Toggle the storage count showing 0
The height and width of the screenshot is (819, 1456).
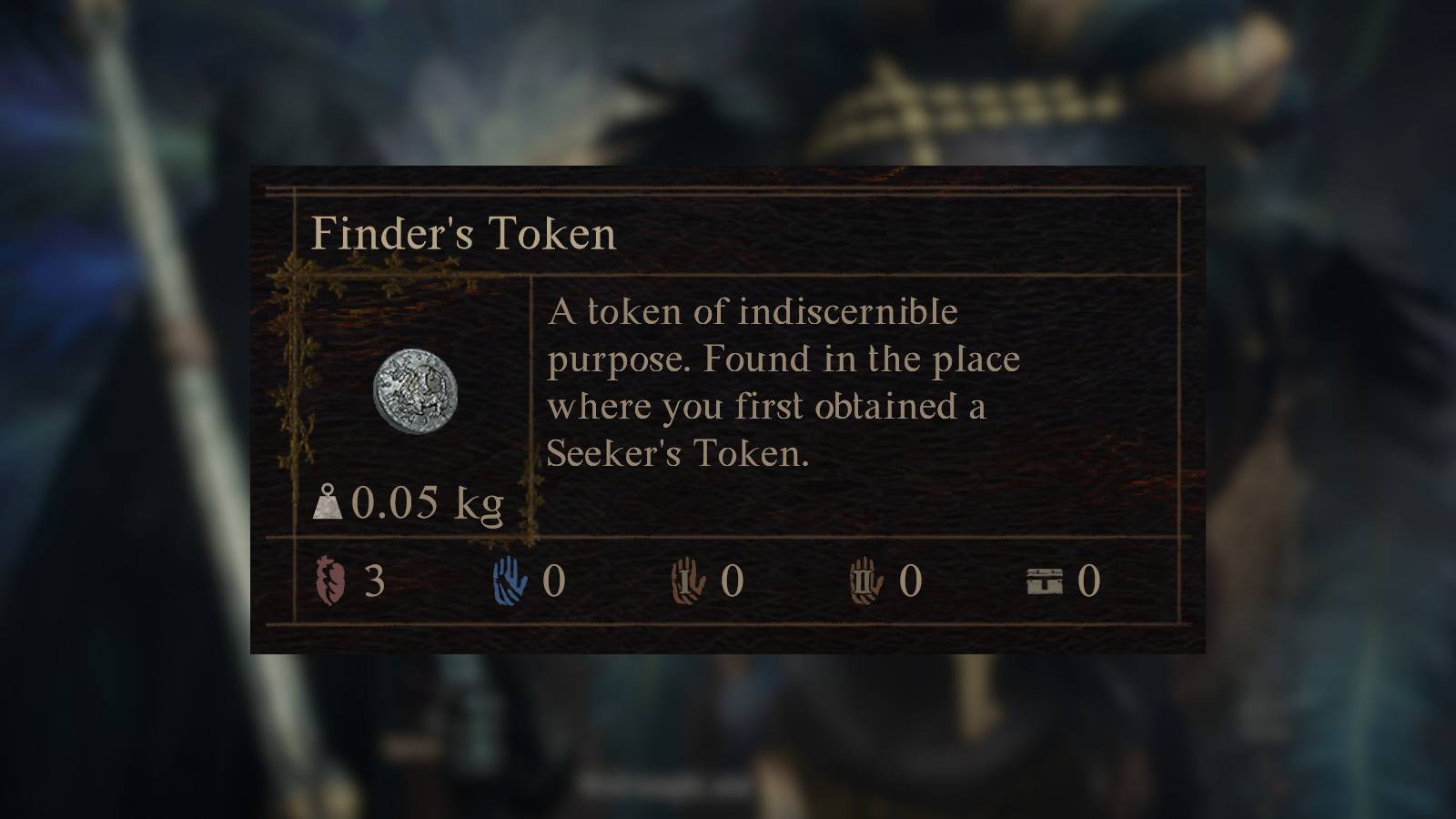(x=1088, y=581)
